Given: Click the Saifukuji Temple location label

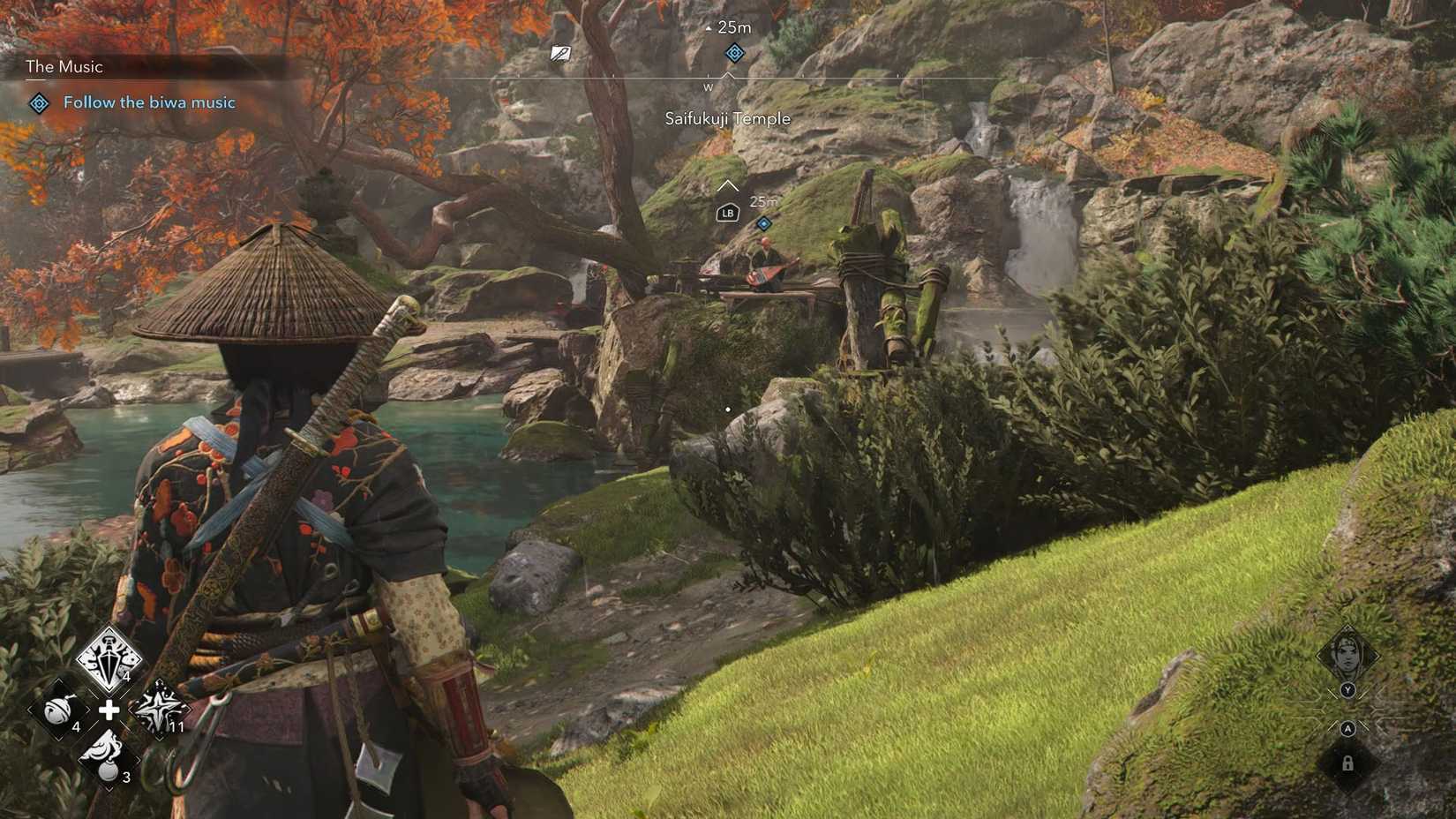Looking at the screenshot, I should (x=727, y=118).
